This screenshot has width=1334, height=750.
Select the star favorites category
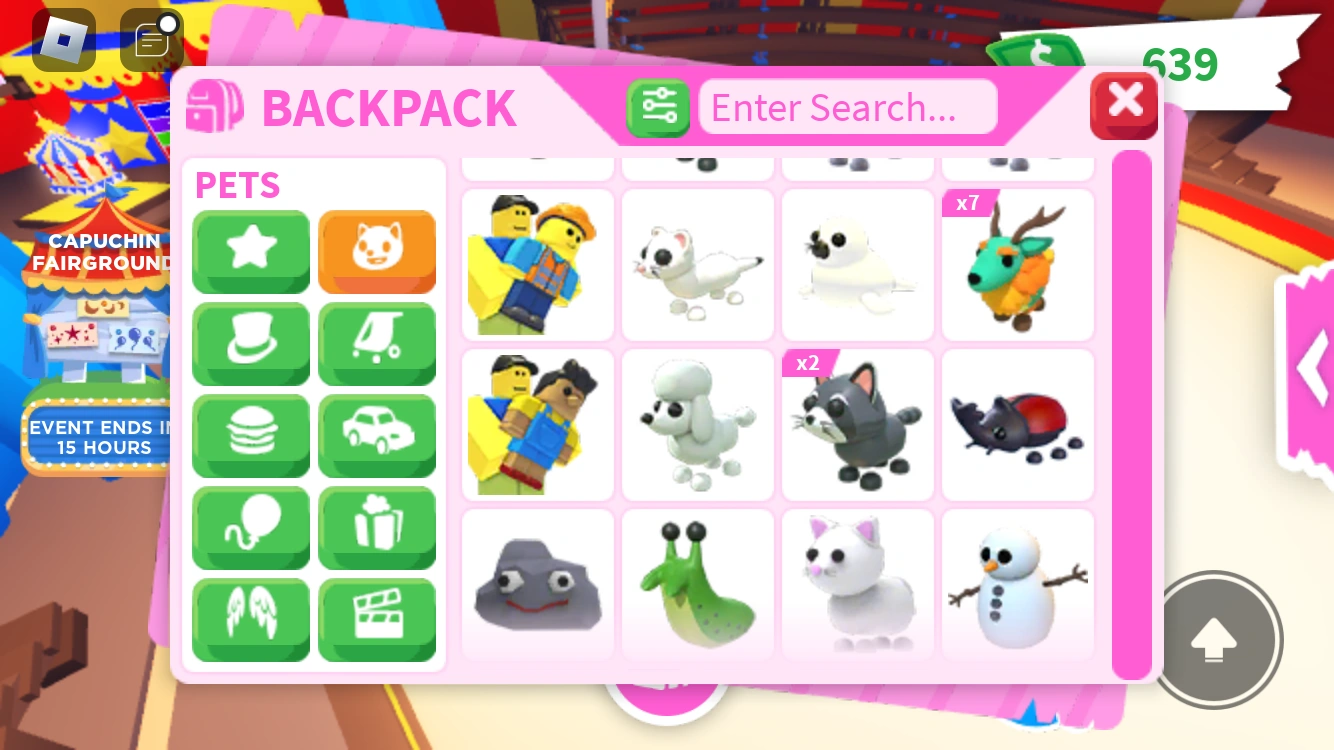(250, 251)
